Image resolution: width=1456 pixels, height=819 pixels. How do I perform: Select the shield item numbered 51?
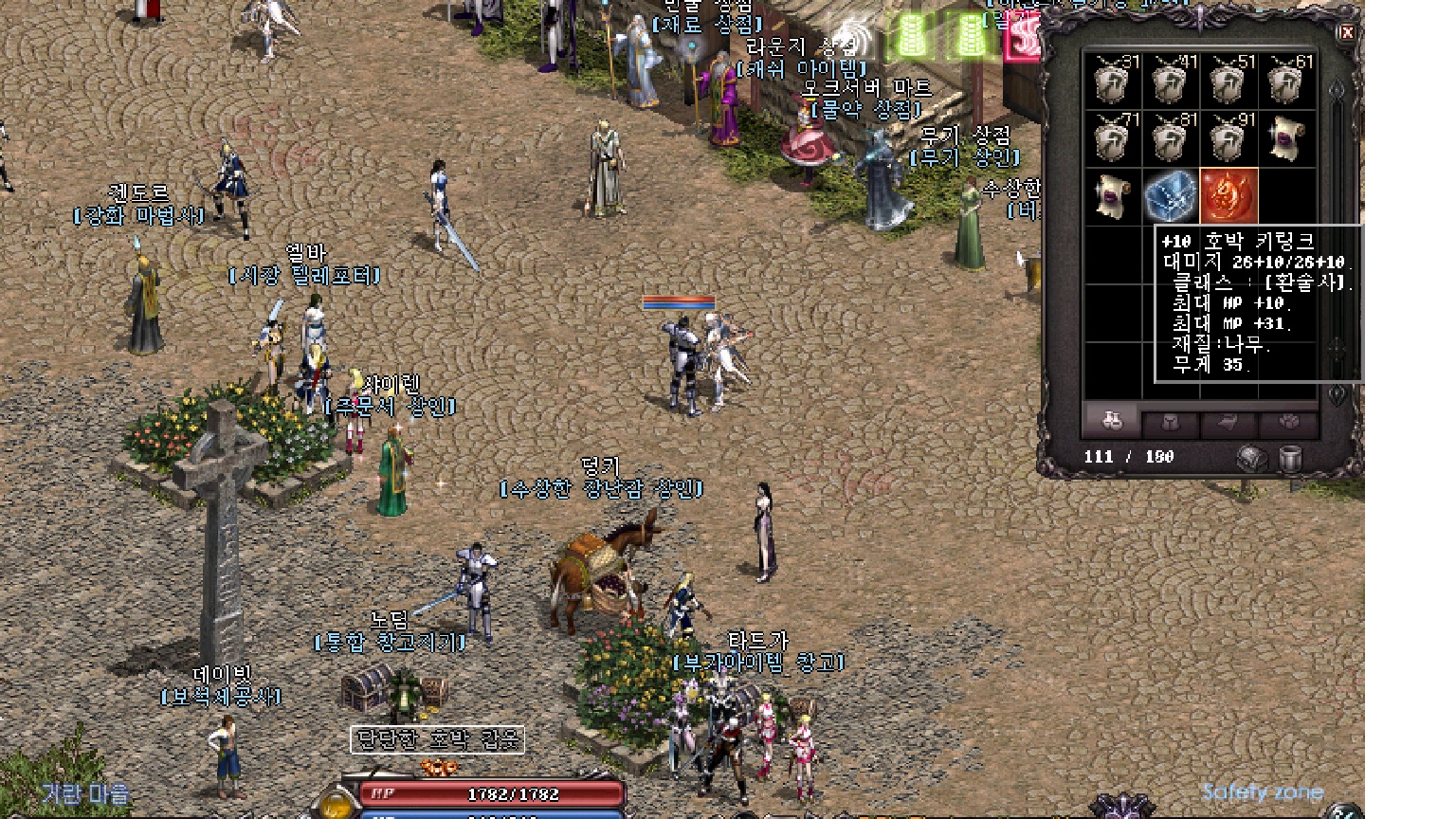click(x=1228, y=81)
